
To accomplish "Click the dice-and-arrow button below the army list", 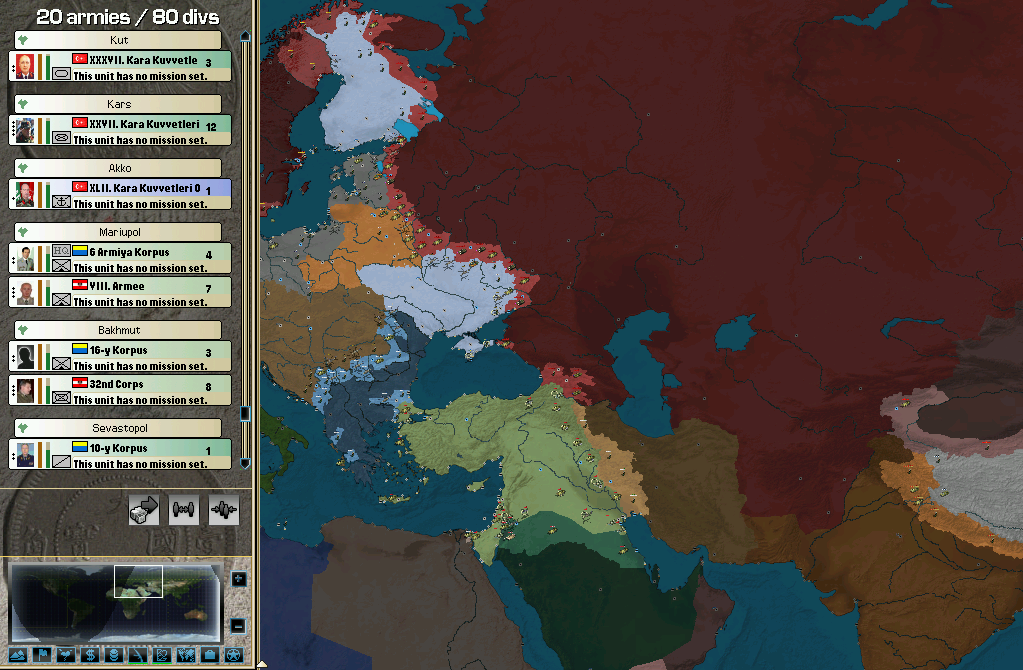I will point(144,510).
